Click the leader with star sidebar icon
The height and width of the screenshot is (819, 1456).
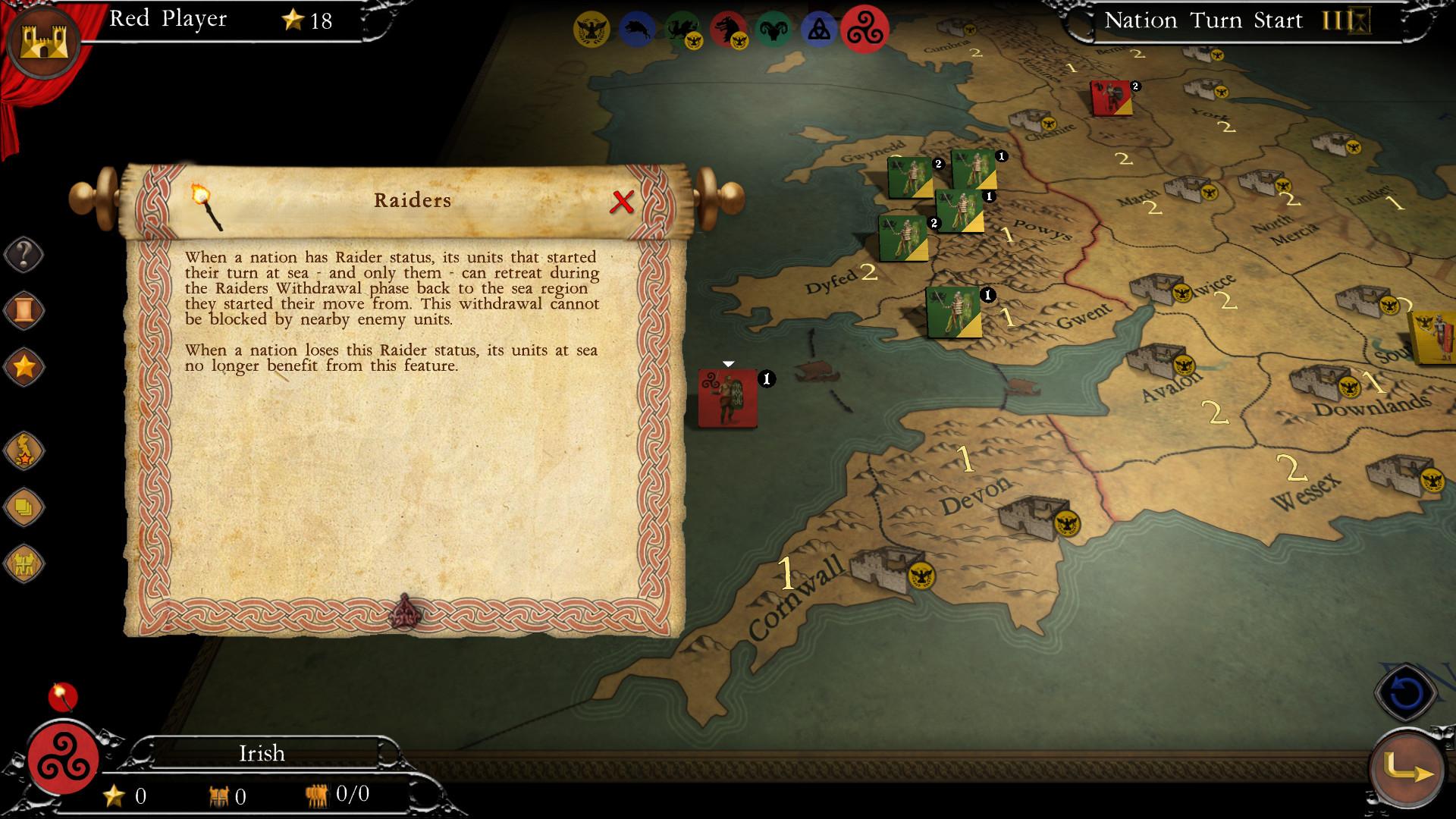tap(24, 450)
